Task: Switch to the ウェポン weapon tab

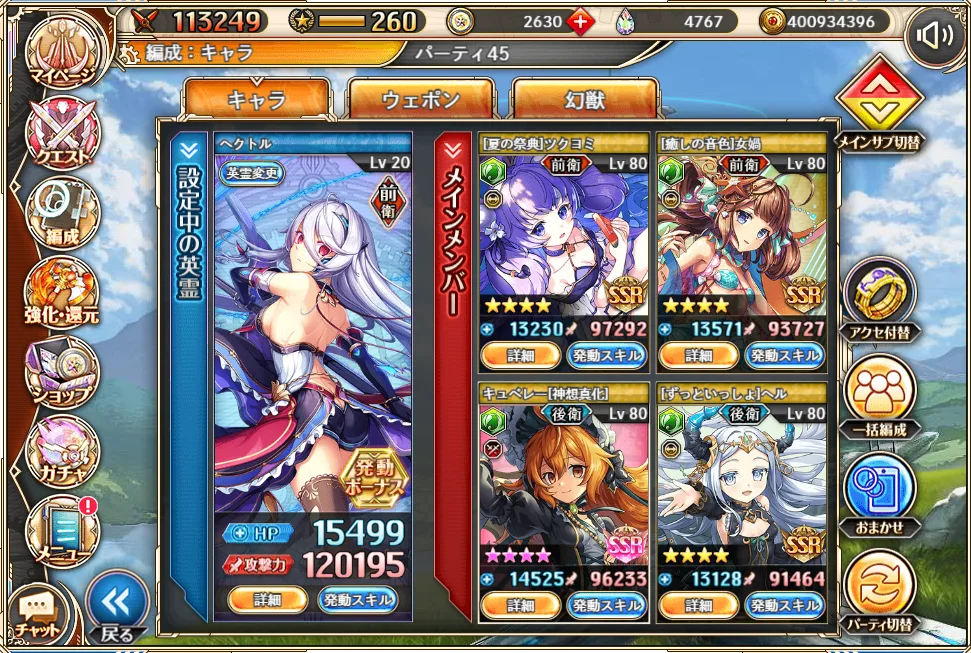Action: click(421, 100)
